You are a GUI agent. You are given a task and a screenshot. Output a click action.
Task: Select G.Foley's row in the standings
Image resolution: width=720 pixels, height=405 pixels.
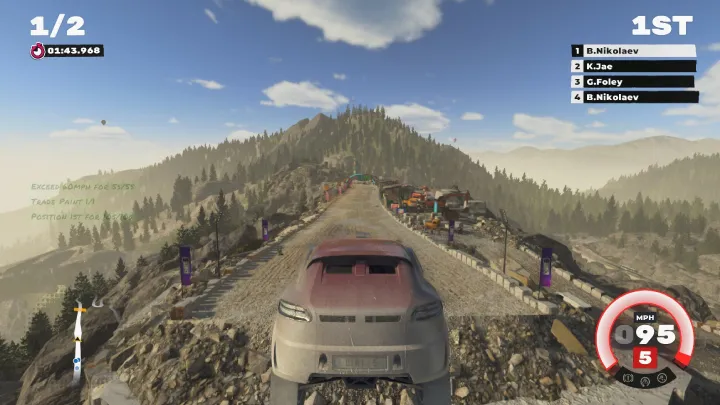point(634,81)
